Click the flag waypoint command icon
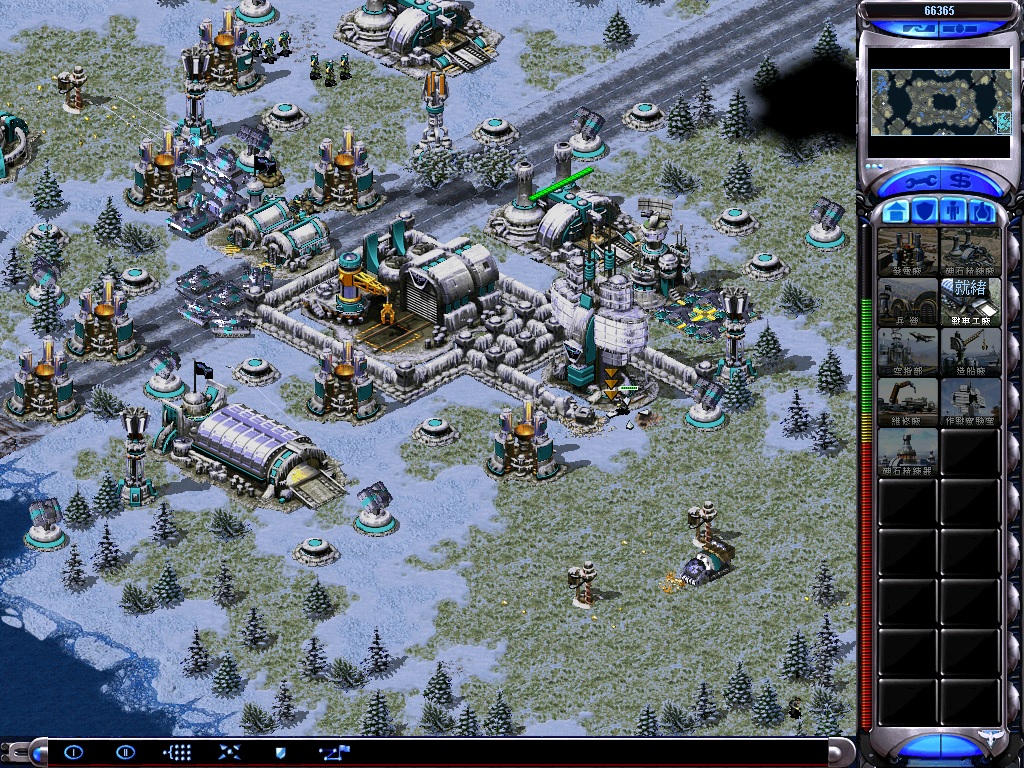This screenshot has height=768, width=1024. pyautogui.click(x=334, y=751)
